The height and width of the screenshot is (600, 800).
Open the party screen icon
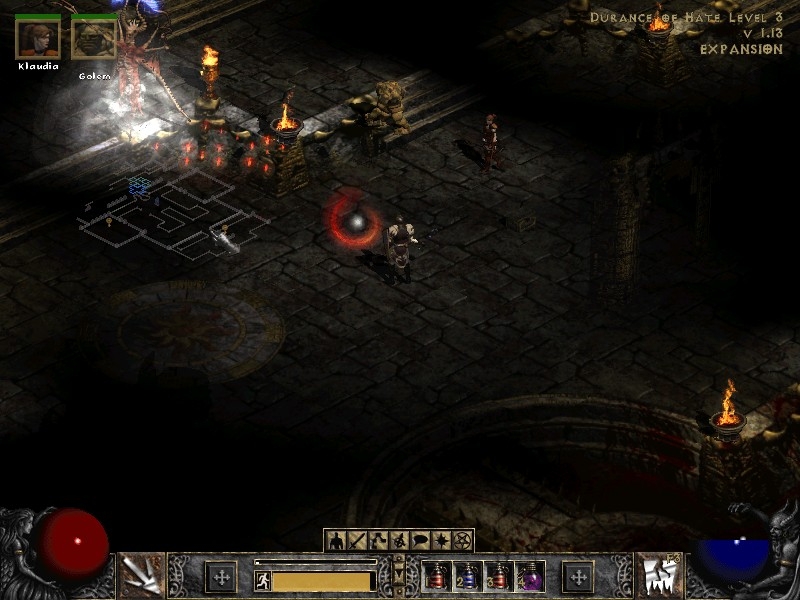[x=399, y=541]
